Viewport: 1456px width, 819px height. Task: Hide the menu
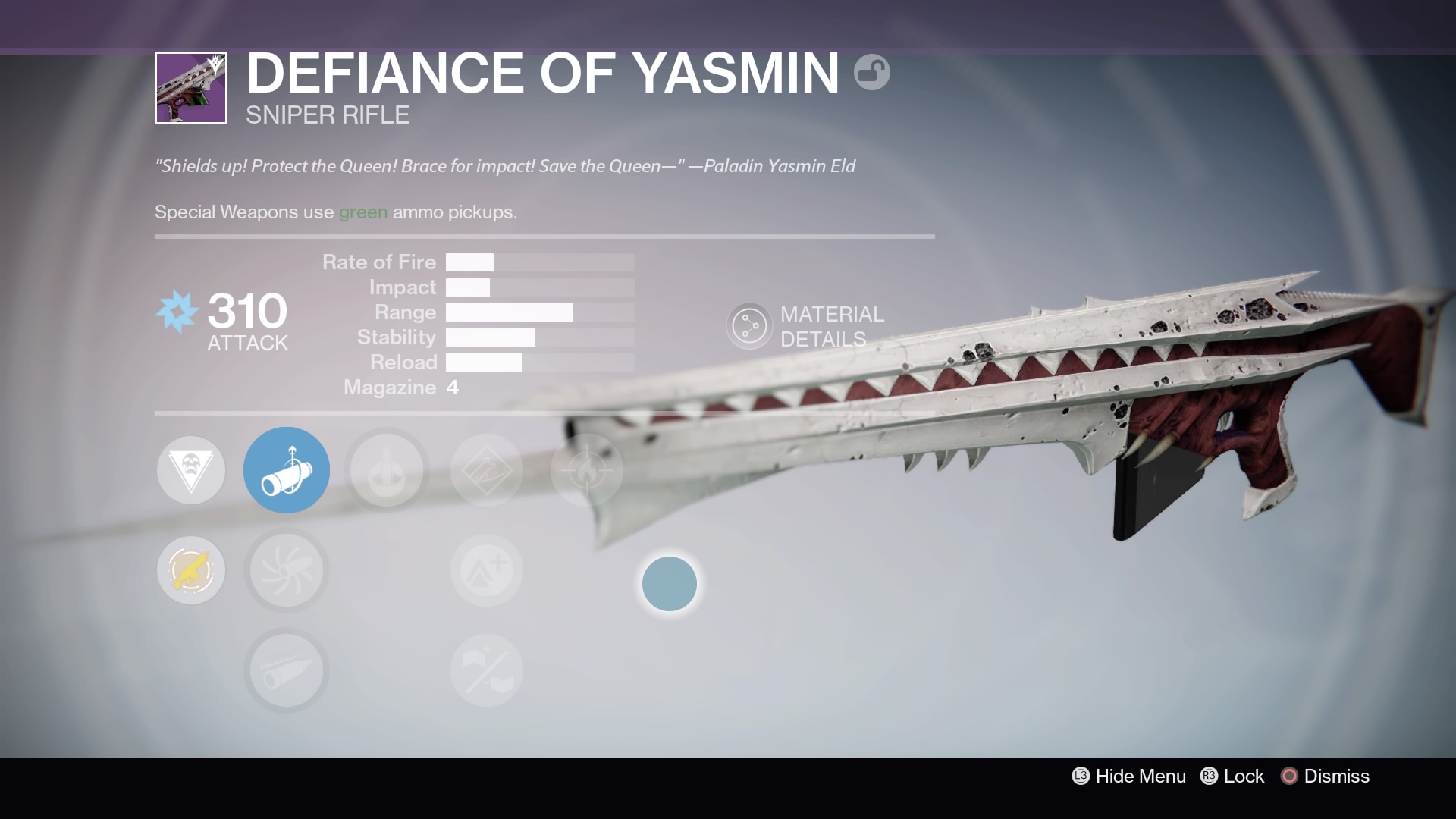pos(1129,776)
